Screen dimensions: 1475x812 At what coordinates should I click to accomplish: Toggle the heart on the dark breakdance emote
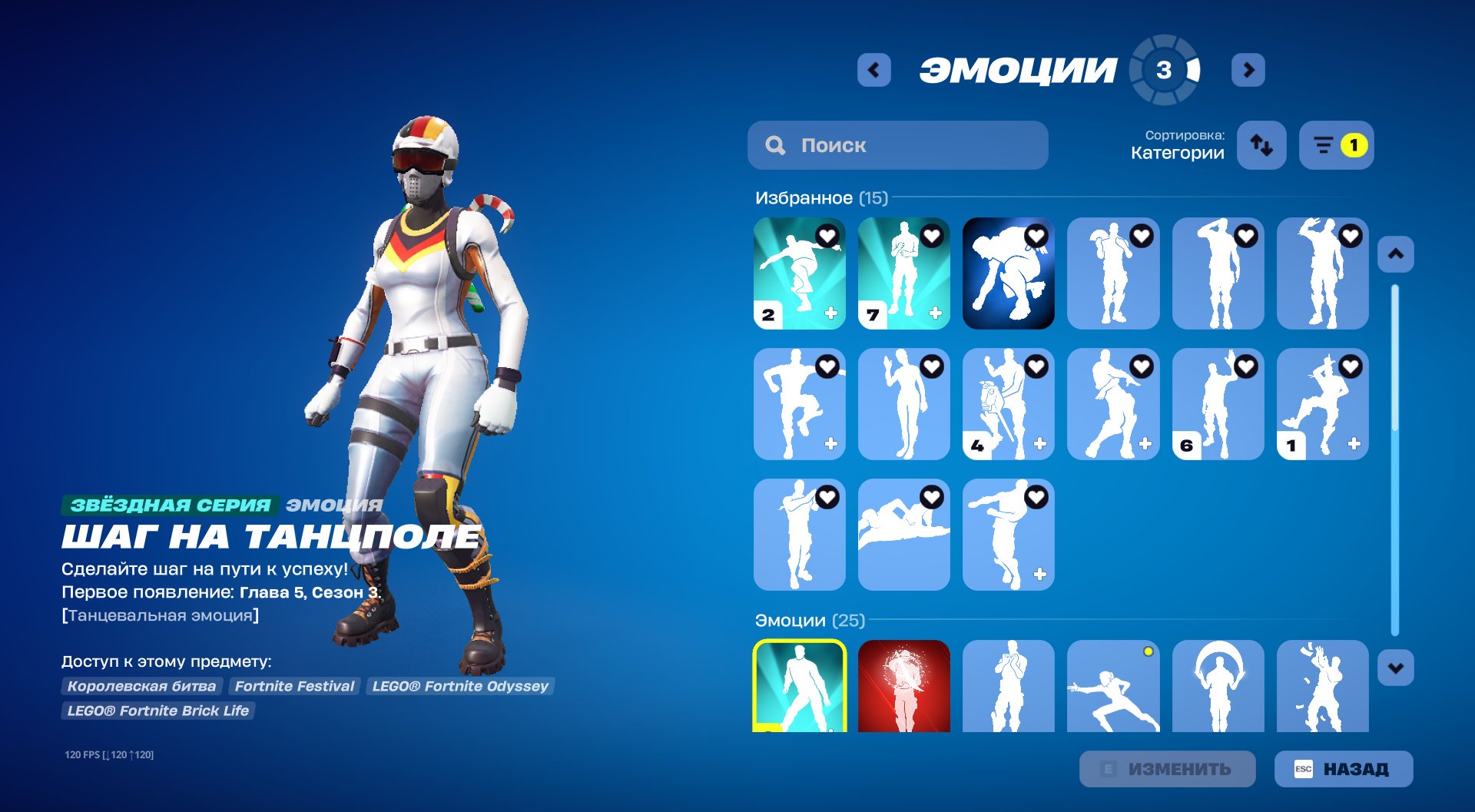coord(1036,237)
